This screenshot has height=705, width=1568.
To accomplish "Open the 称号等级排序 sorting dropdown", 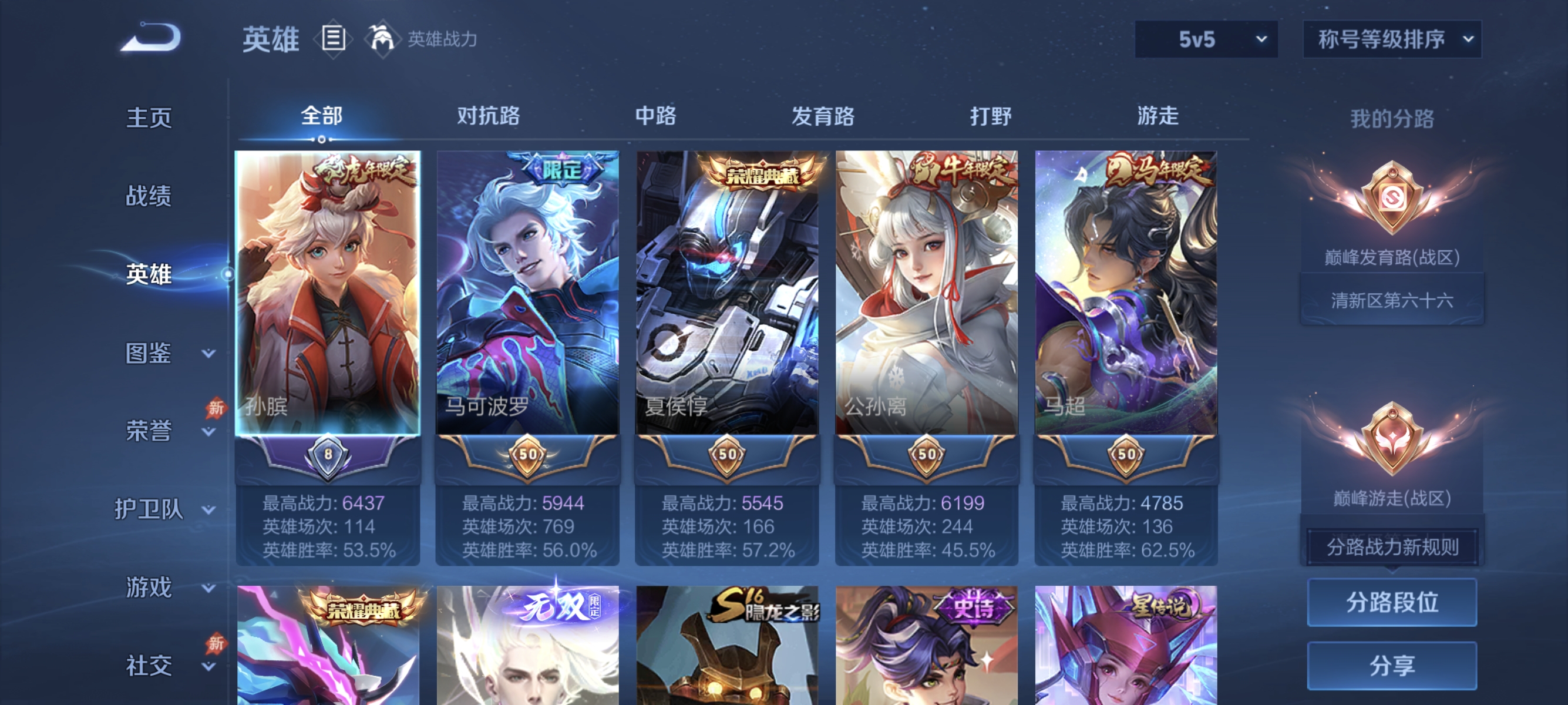I will tap(1391, 38).
